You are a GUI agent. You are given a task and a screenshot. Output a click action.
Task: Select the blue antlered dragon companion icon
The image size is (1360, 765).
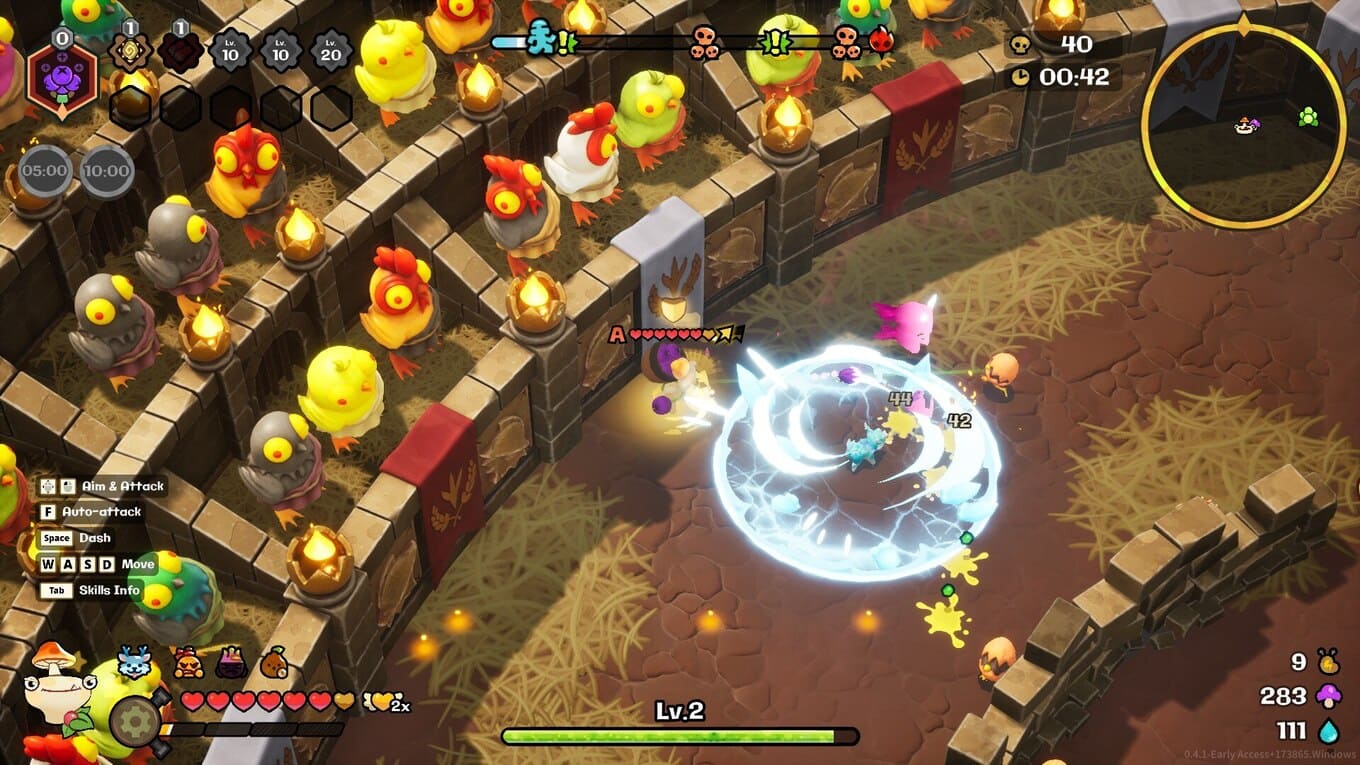133,662
